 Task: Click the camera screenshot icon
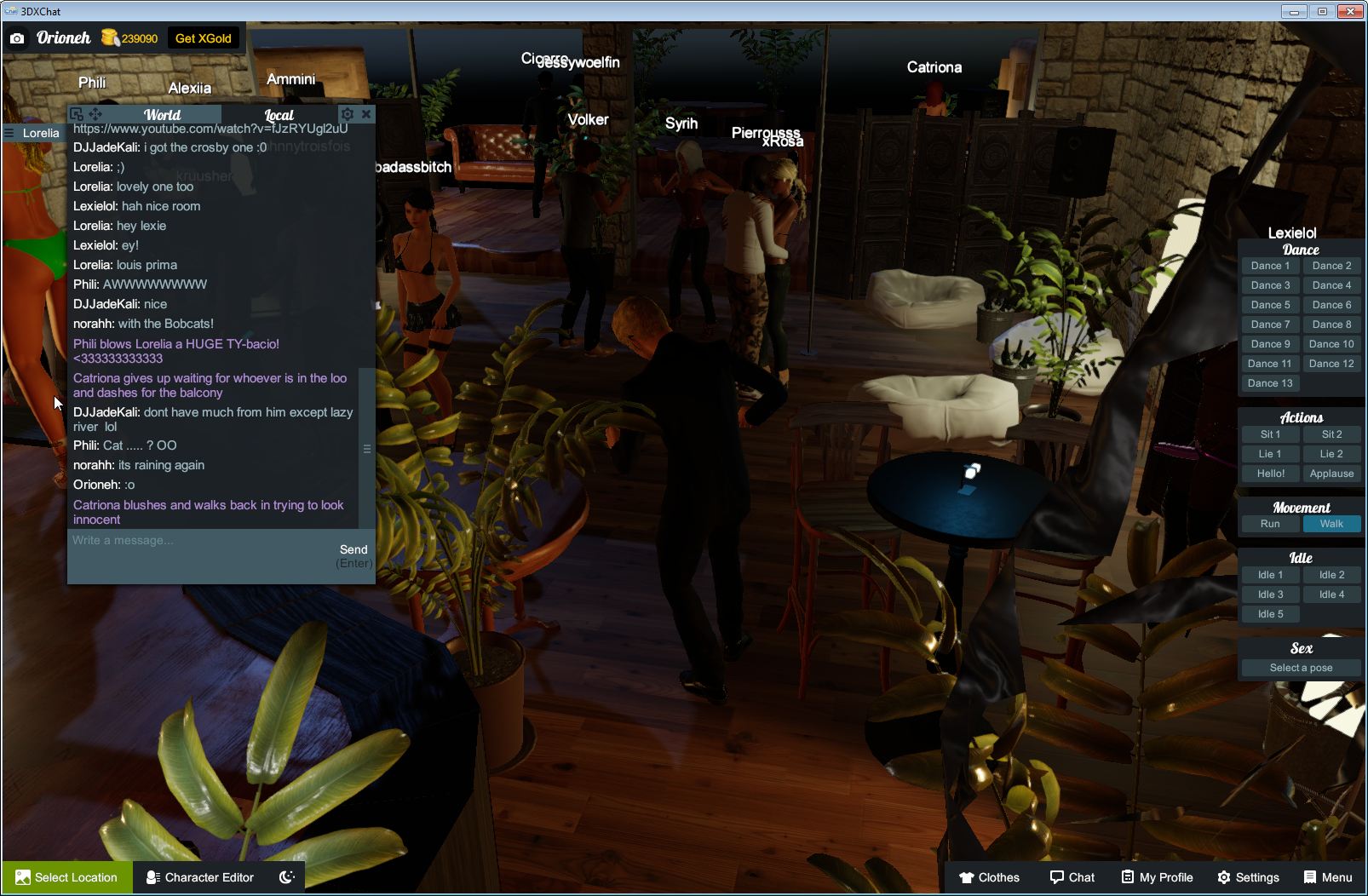tap(19, 37)
